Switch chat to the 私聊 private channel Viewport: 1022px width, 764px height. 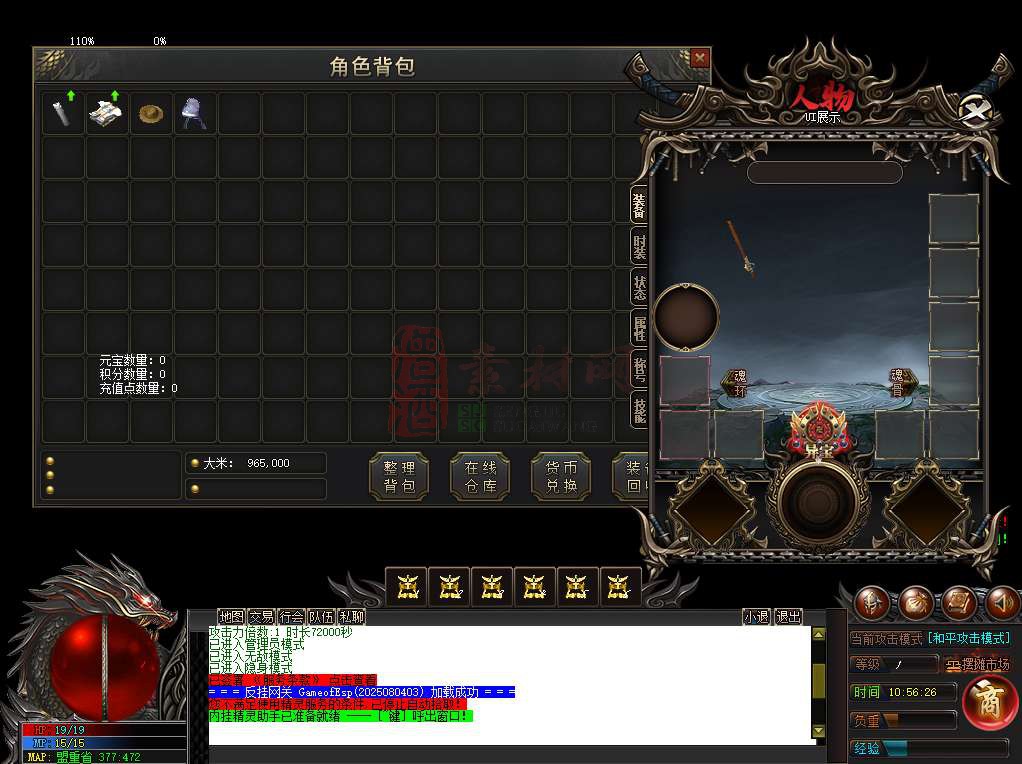[351, 617]
